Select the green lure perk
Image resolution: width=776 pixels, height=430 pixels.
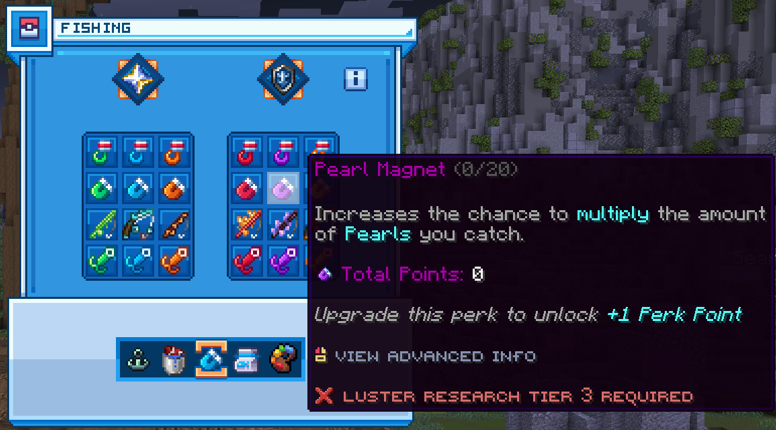103,259
